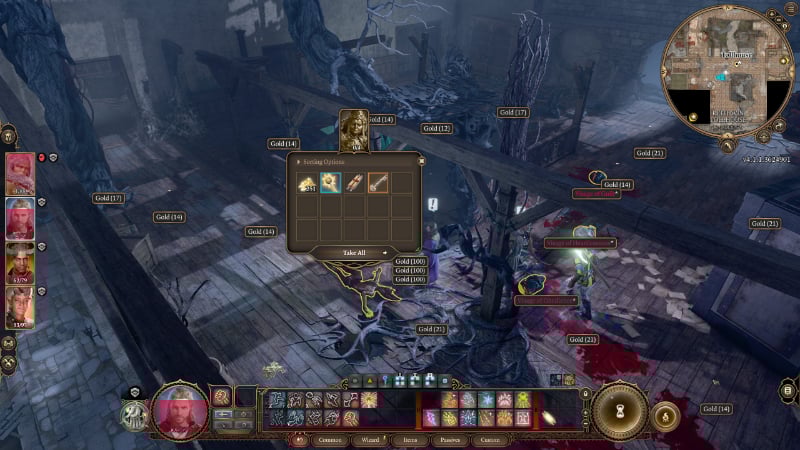Switch hotbar to the Common tab
This screenshot has height=450, width=800.
tap(330, 439)
